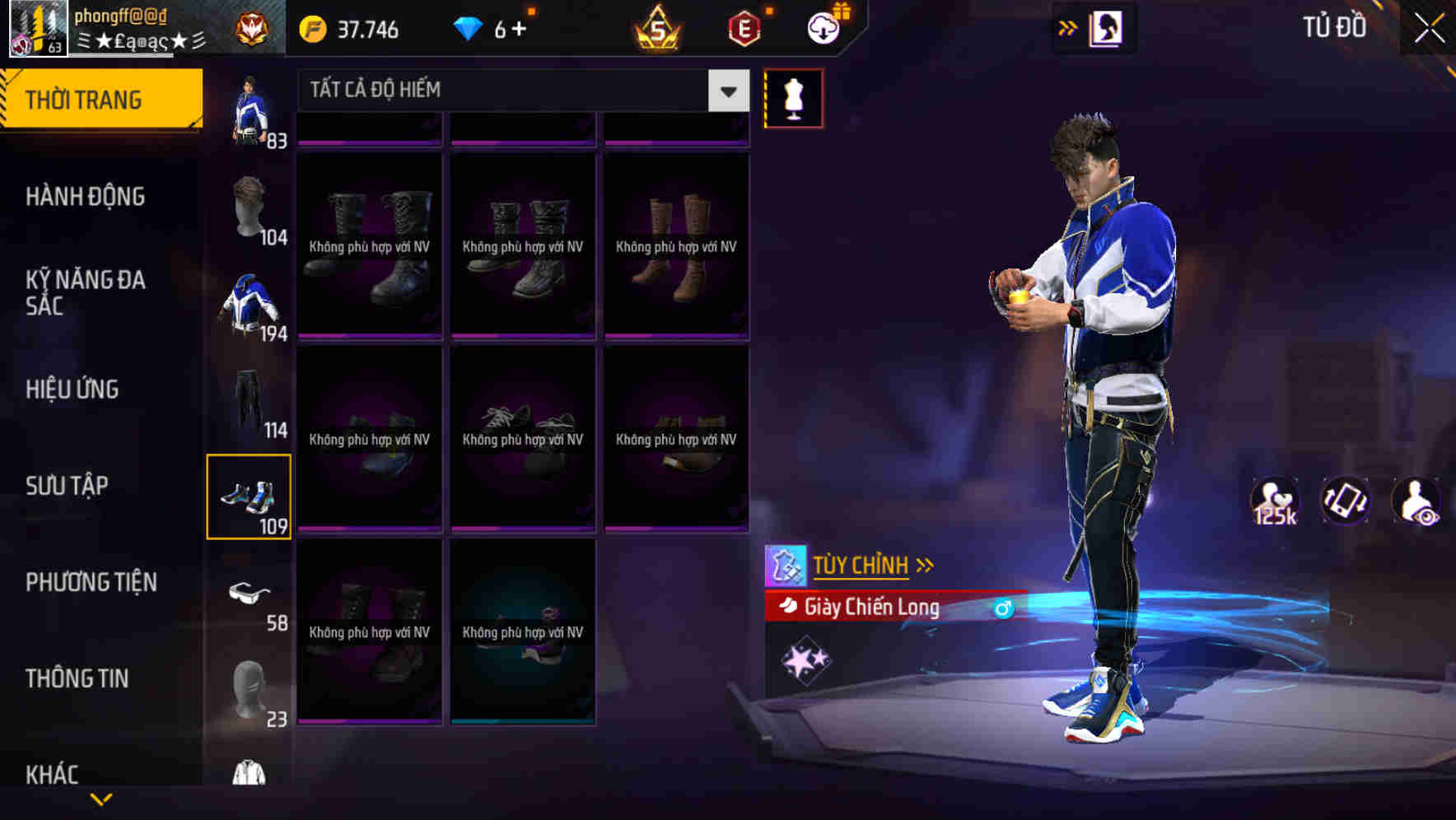
Task: Open the character preview eye icon
Action: (1416, 501)
